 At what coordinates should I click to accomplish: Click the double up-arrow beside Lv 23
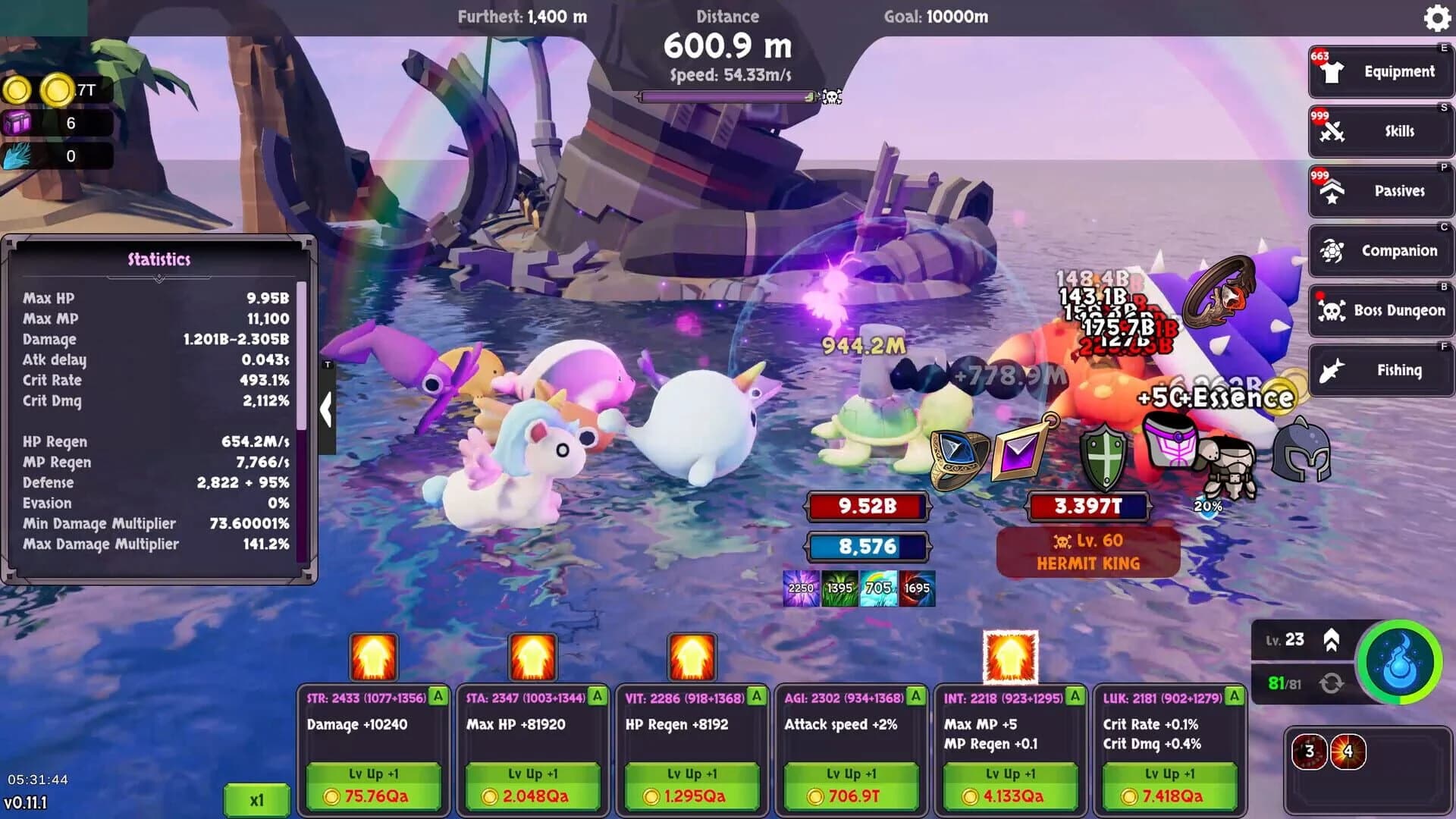[x=1332, y=641]
